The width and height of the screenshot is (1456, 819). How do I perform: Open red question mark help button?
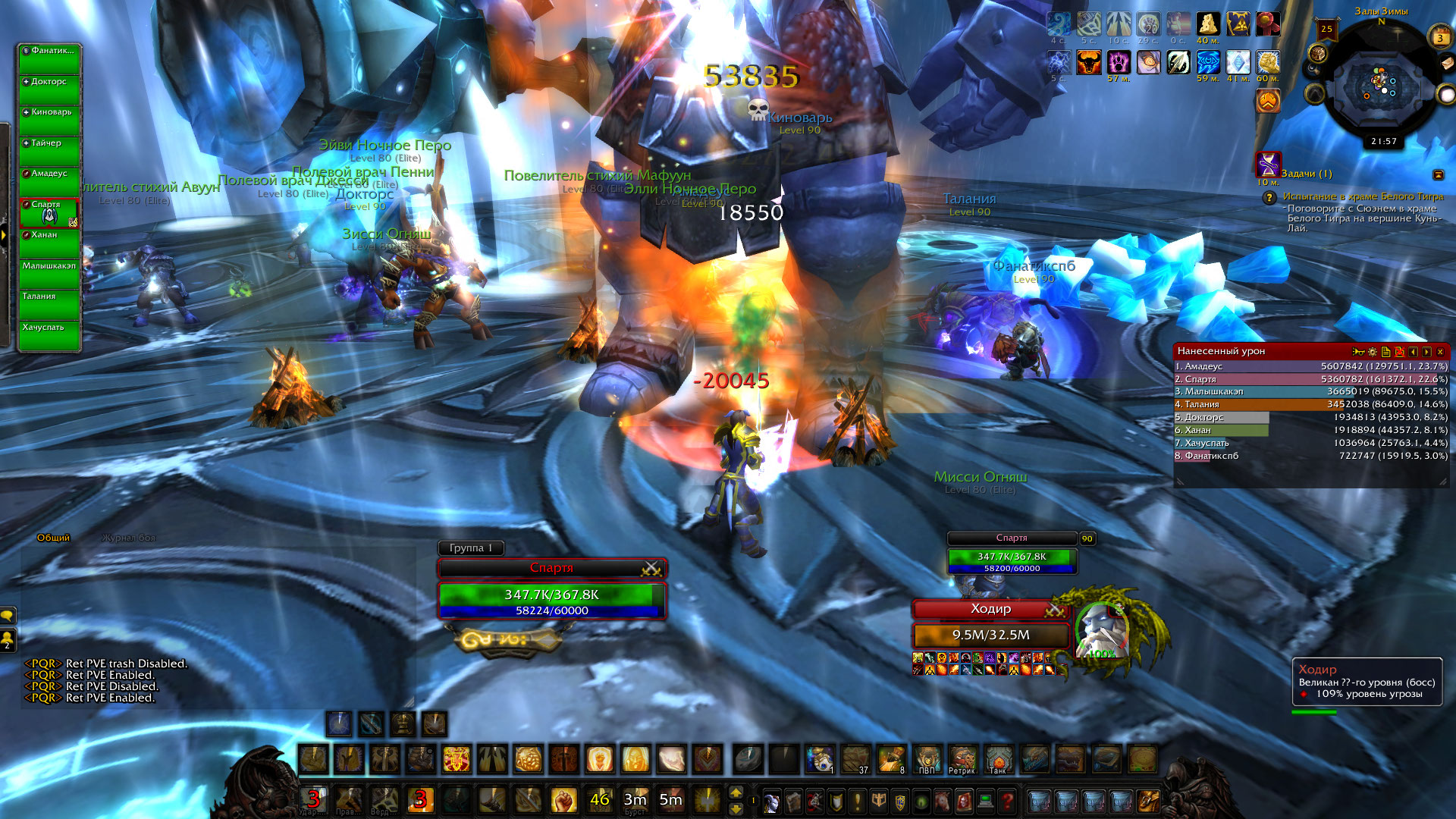pyautogui.click(x=1007, y=800)
